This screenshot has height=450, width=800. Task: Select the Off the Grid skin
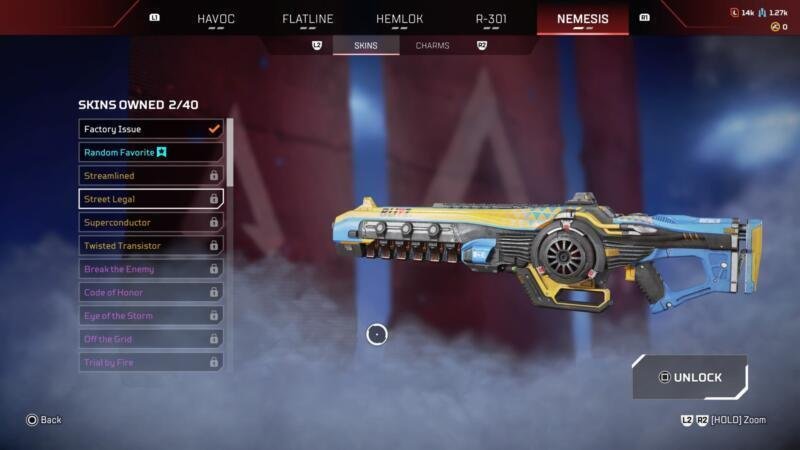151,339
